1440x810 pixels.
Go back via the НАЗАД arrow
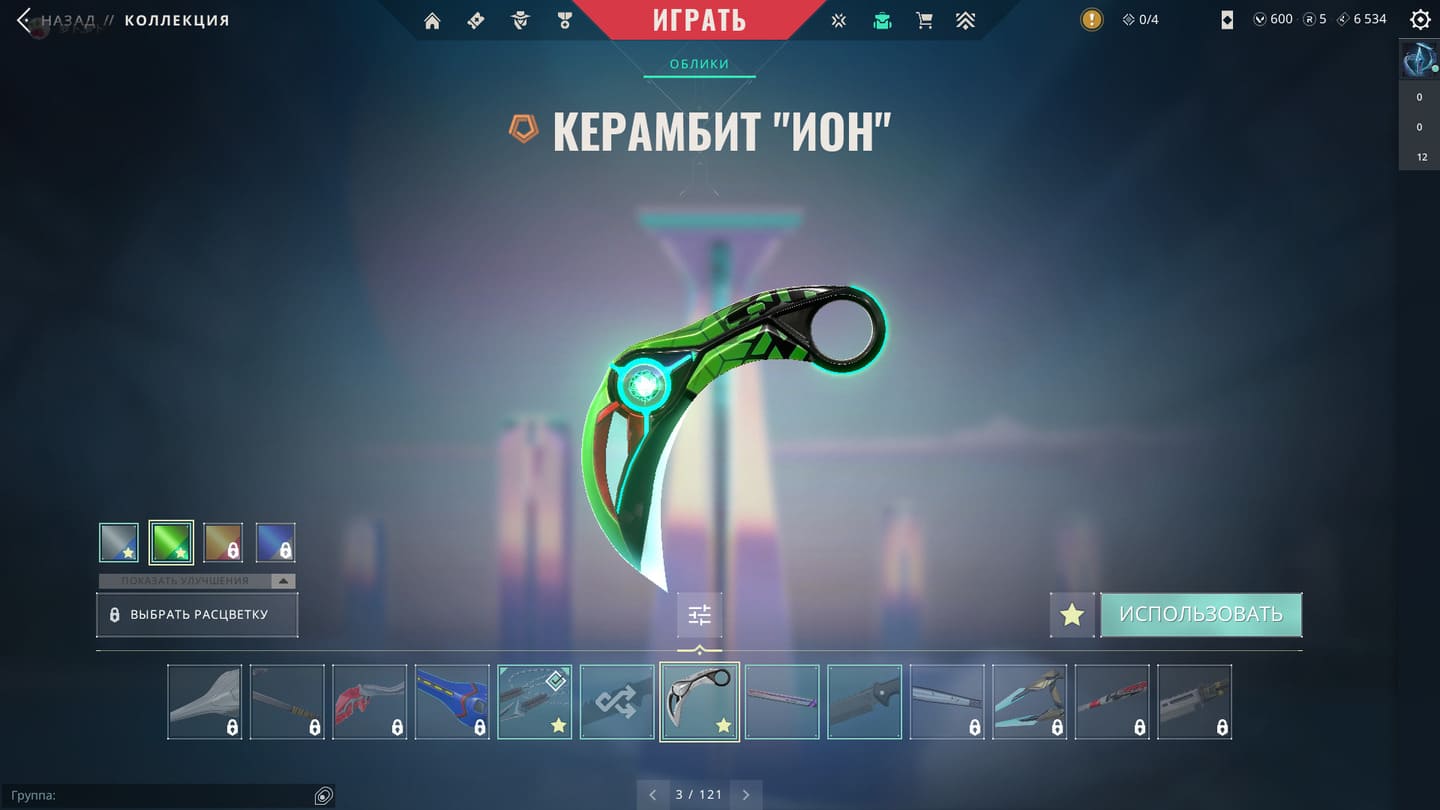[x=25, y=20]
